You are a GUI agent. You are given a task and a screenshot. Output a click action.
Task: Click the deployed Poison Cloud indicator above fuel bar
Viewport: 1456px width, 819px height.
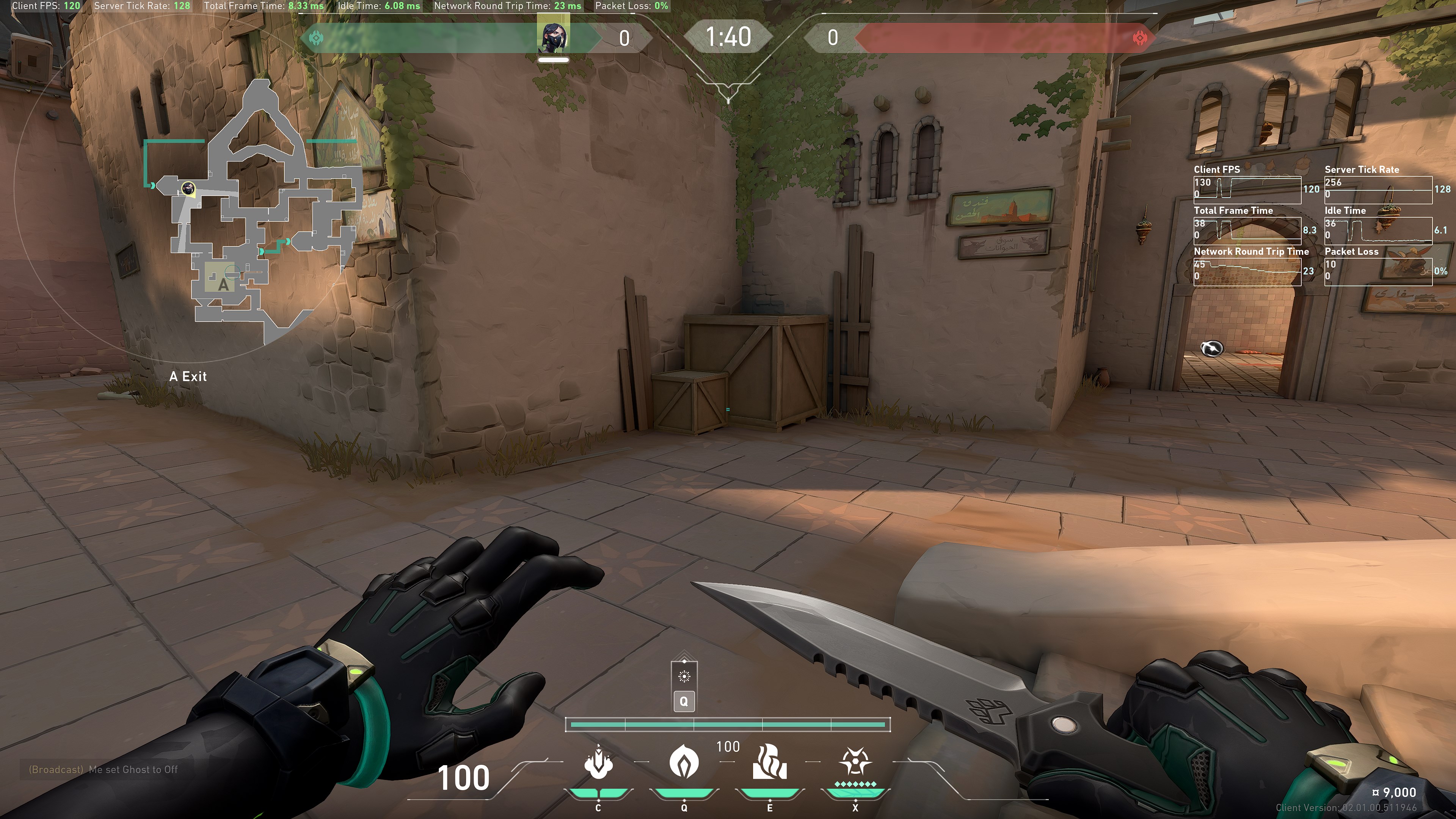684,676
